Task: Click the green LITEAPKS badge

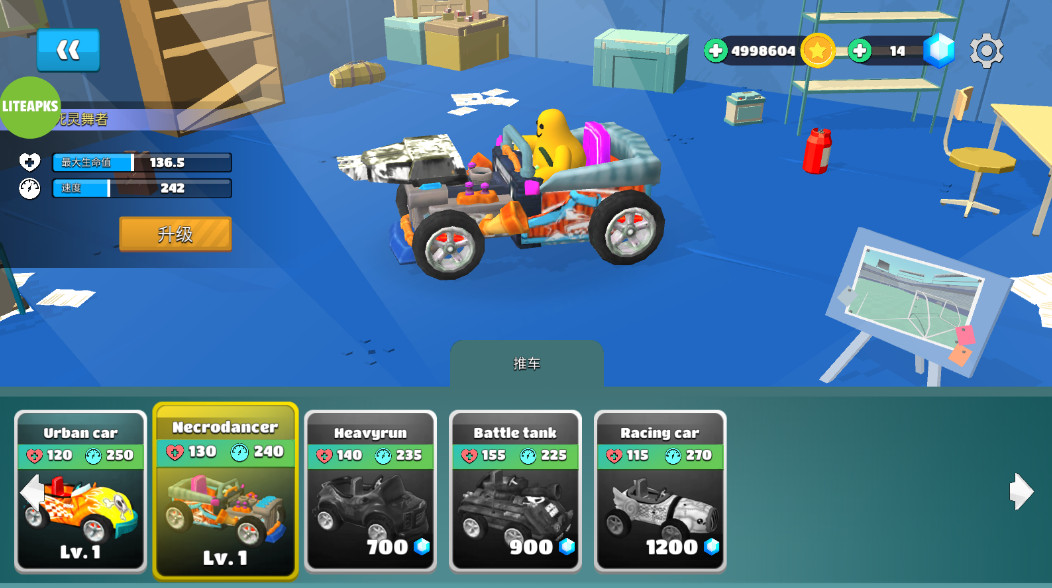Action: click(x=30, y=106)
